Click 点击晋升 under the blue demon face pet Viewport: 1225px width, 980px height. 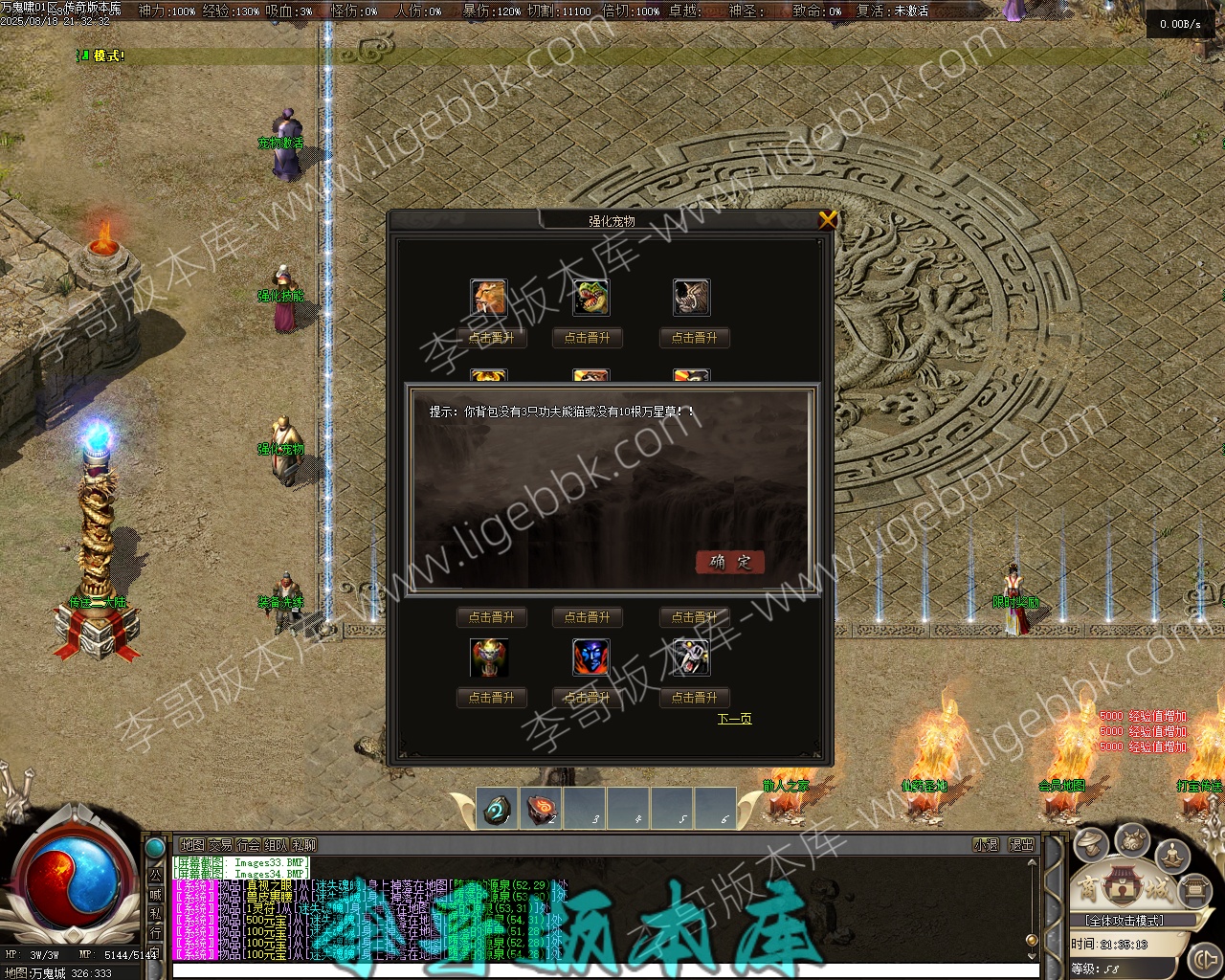pos(588,698)
